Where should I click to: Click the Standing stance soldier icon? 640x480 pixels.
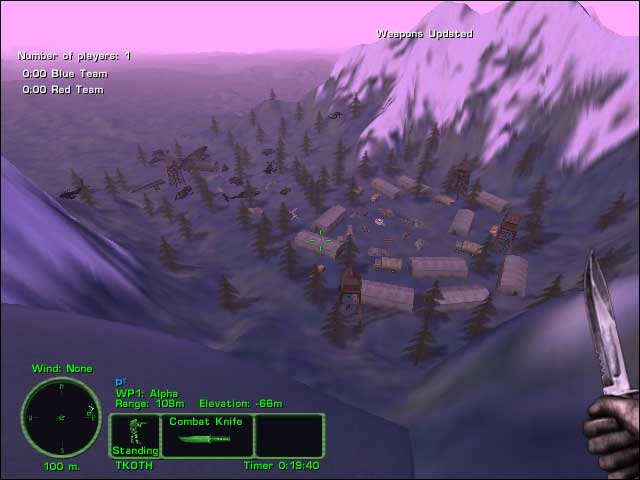pyautogui.click(x=134, y=435)
